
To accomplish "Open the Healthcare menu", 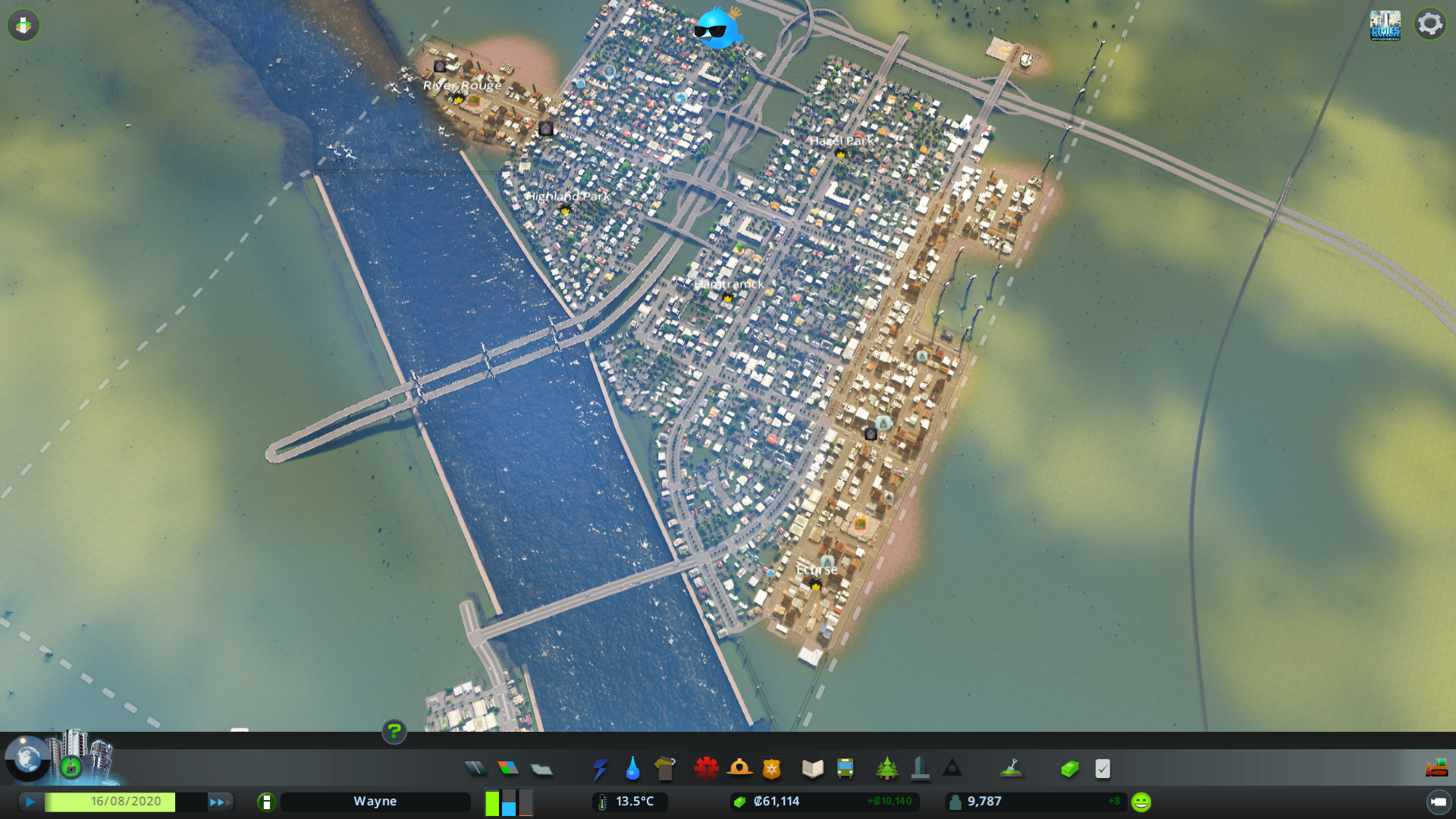I will coord(706,768).
